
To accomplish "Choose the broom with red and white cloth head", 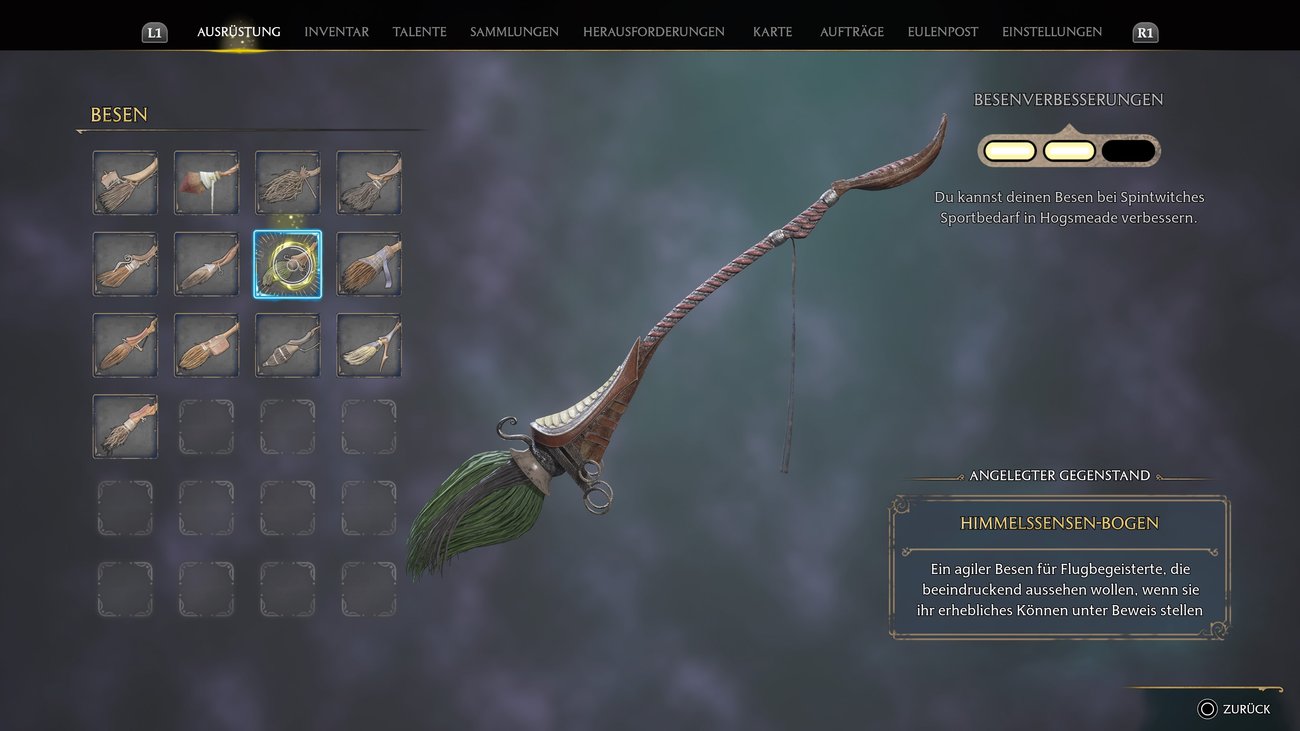I will pyautogui.click(x=206, y=183).
